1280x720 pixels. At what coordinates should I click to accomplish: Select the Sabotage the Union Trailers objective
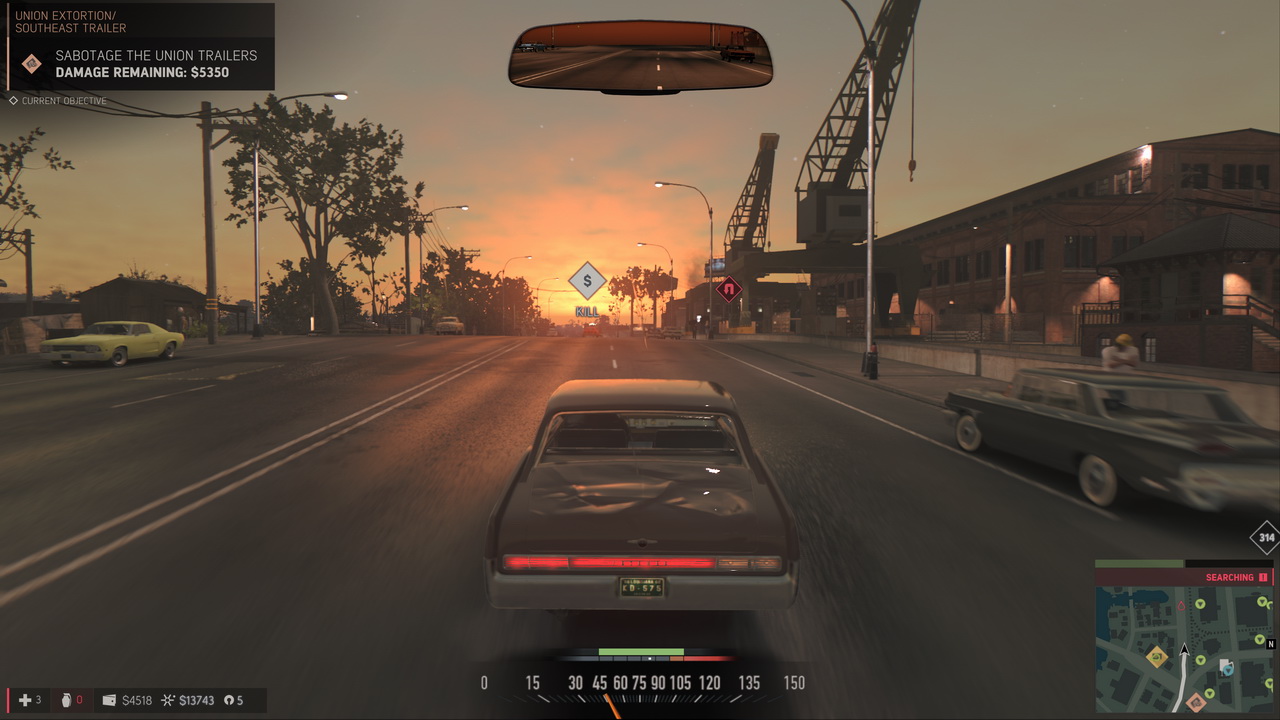pos(155,63)
